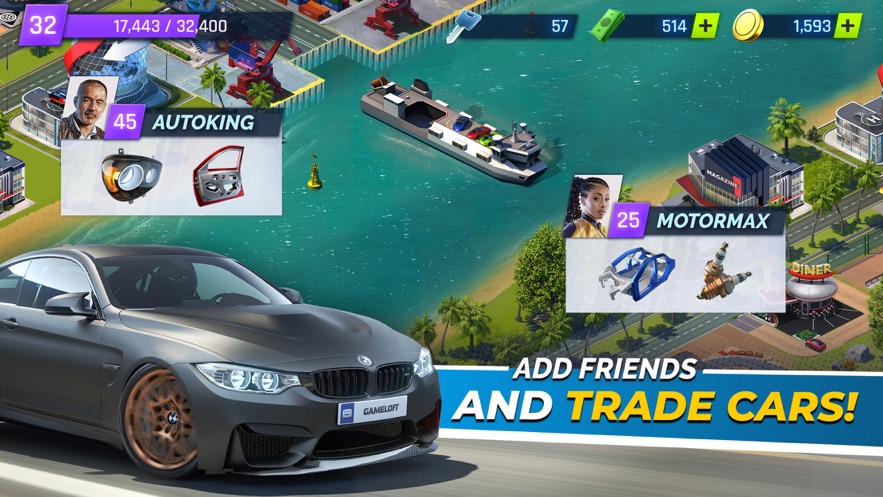Select the red car door part
883x497 pixels.
tap(219, 177)
